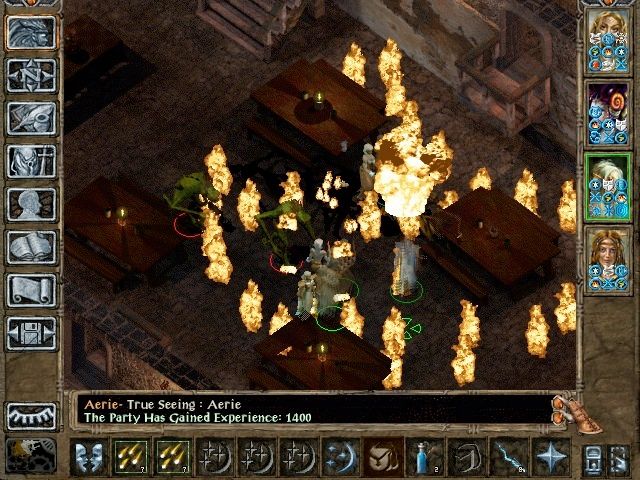
Task: Open the inventory screen
Action: 31,161
